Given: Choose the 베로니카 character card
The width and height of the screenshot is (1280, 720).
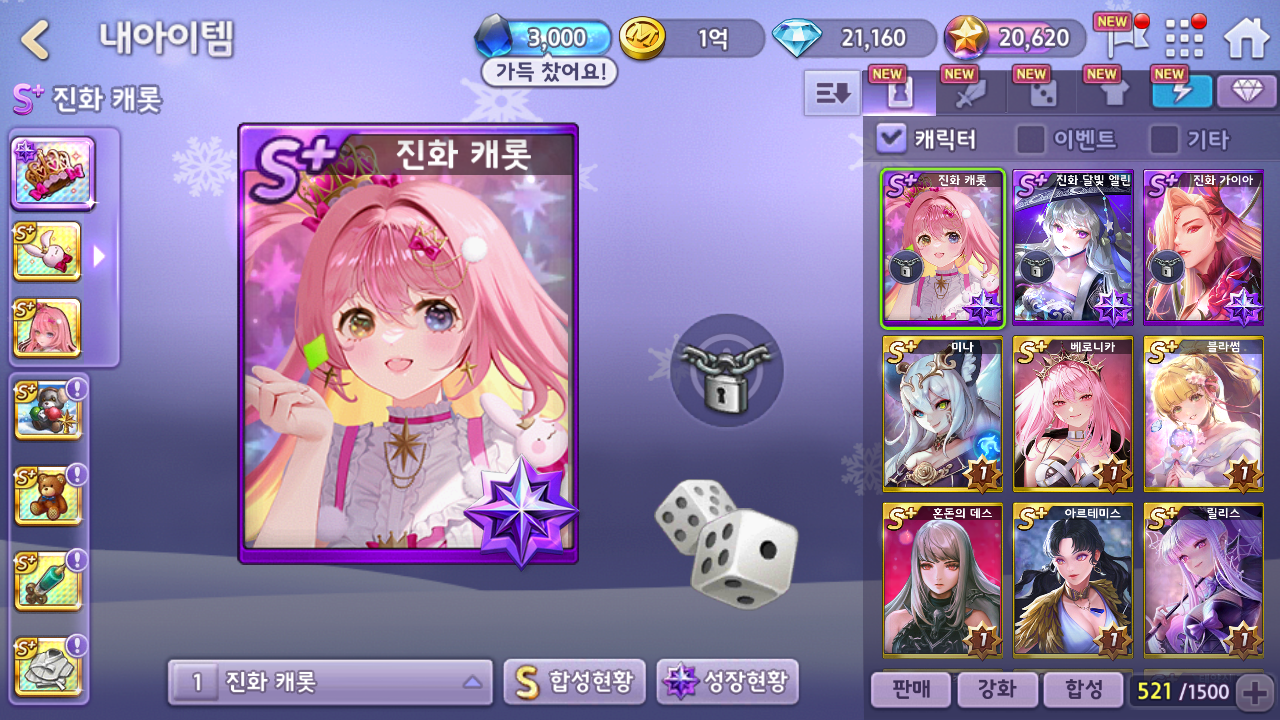Looking at the screenshot, I should click(1073, 413).
